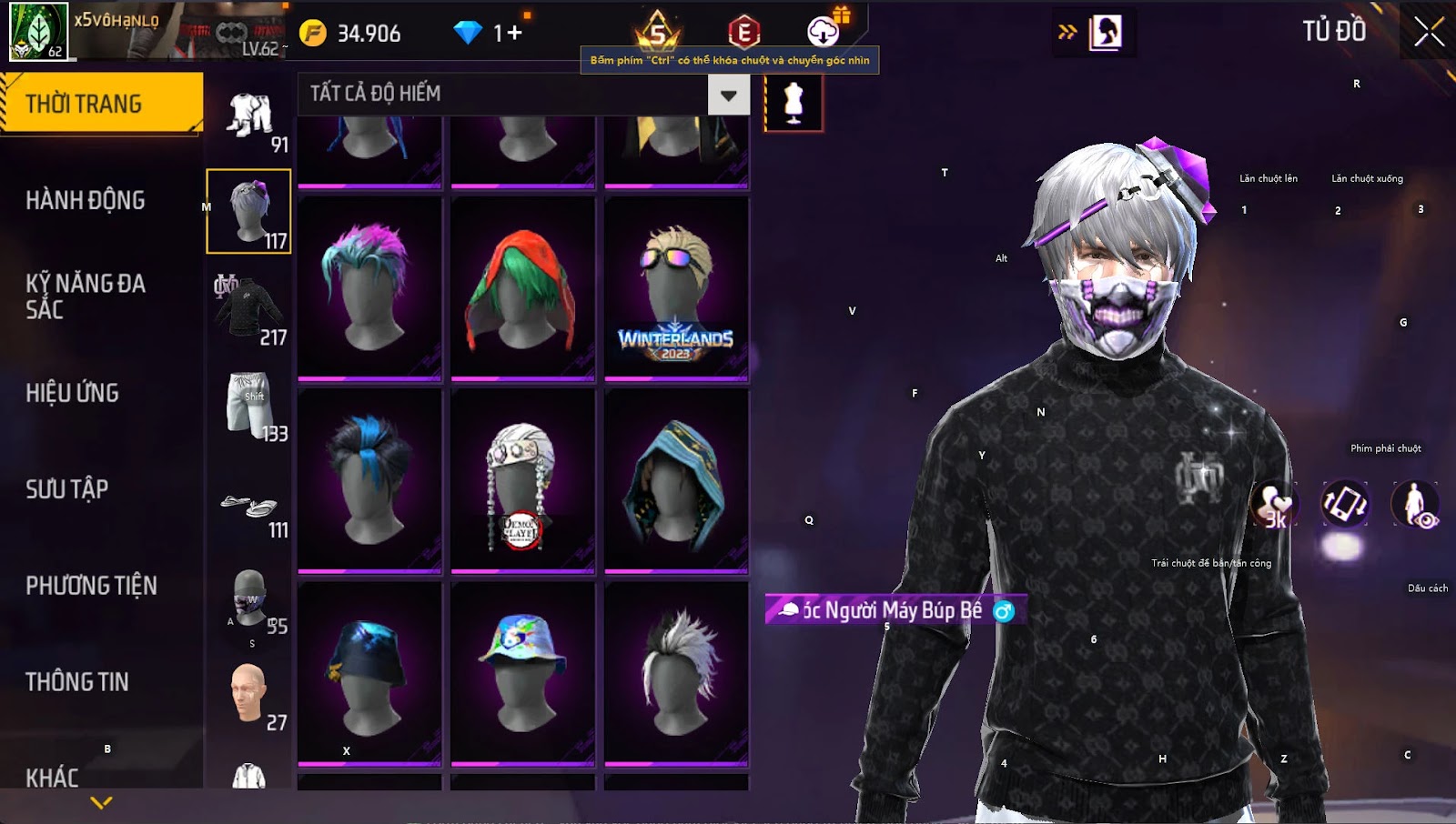Image resolution: width=1456 pixels, height=824 pixels.
Task: Go to the Sưu Tập section
Action: [x=67, y=489]
